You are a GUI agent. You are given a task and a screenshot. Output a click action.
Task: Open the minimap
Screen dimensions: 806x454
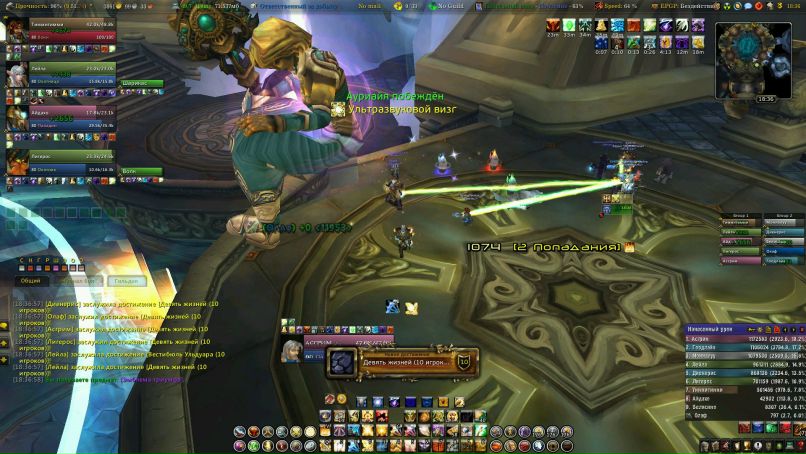[x=748, y=55]
